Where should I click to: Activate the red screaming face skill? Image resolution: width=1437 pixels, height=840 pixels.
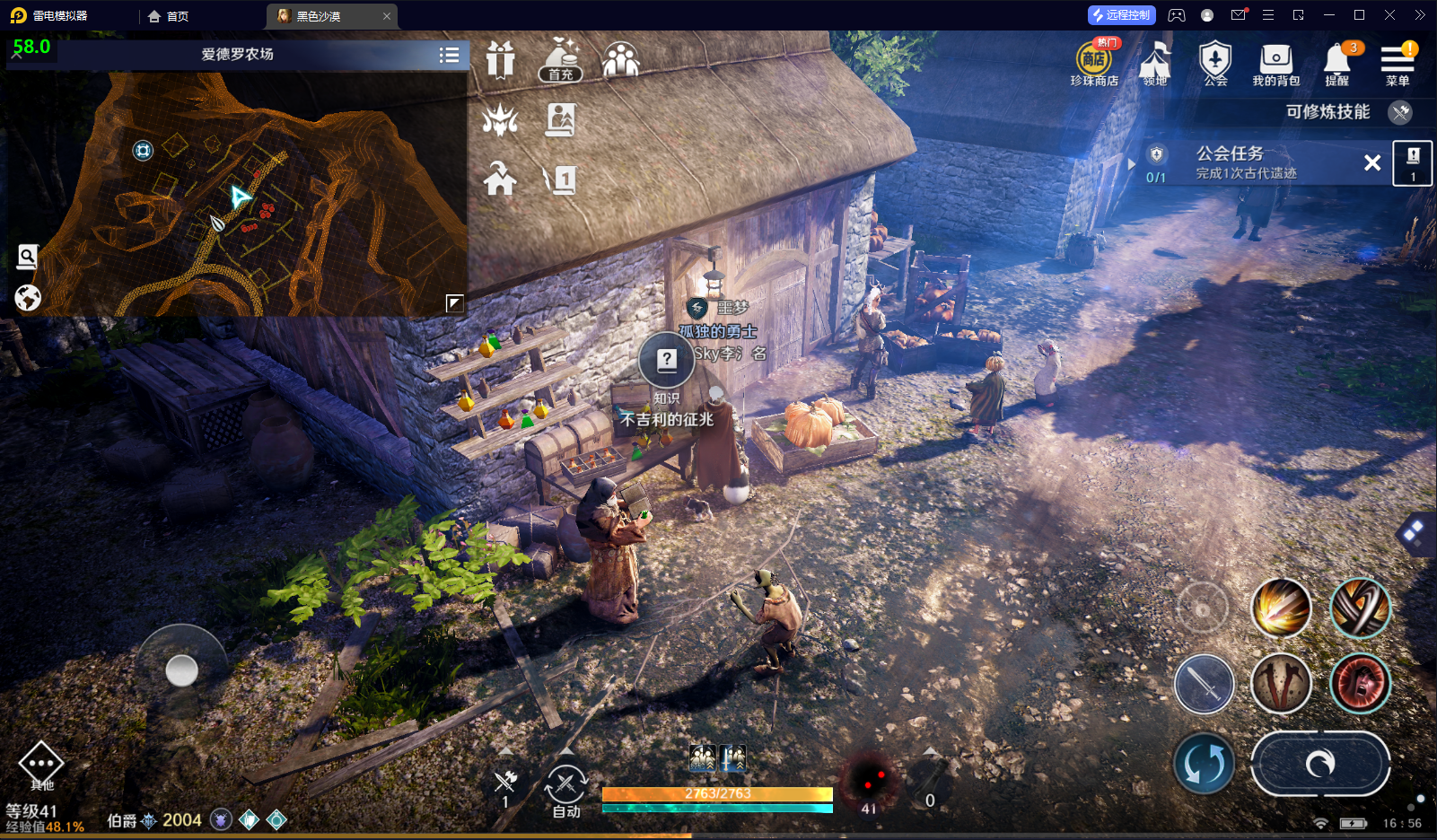1360,684
